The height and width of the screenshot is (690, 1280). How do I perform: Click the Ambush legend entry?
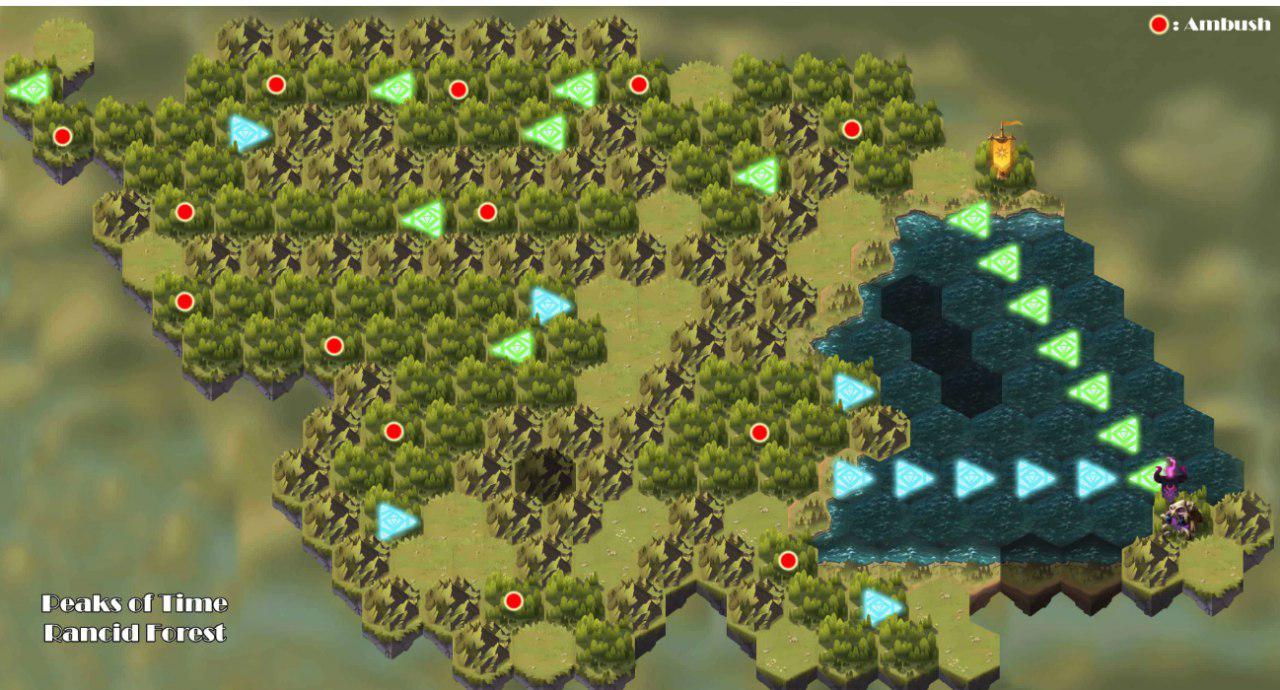(x=1210, y=25)
